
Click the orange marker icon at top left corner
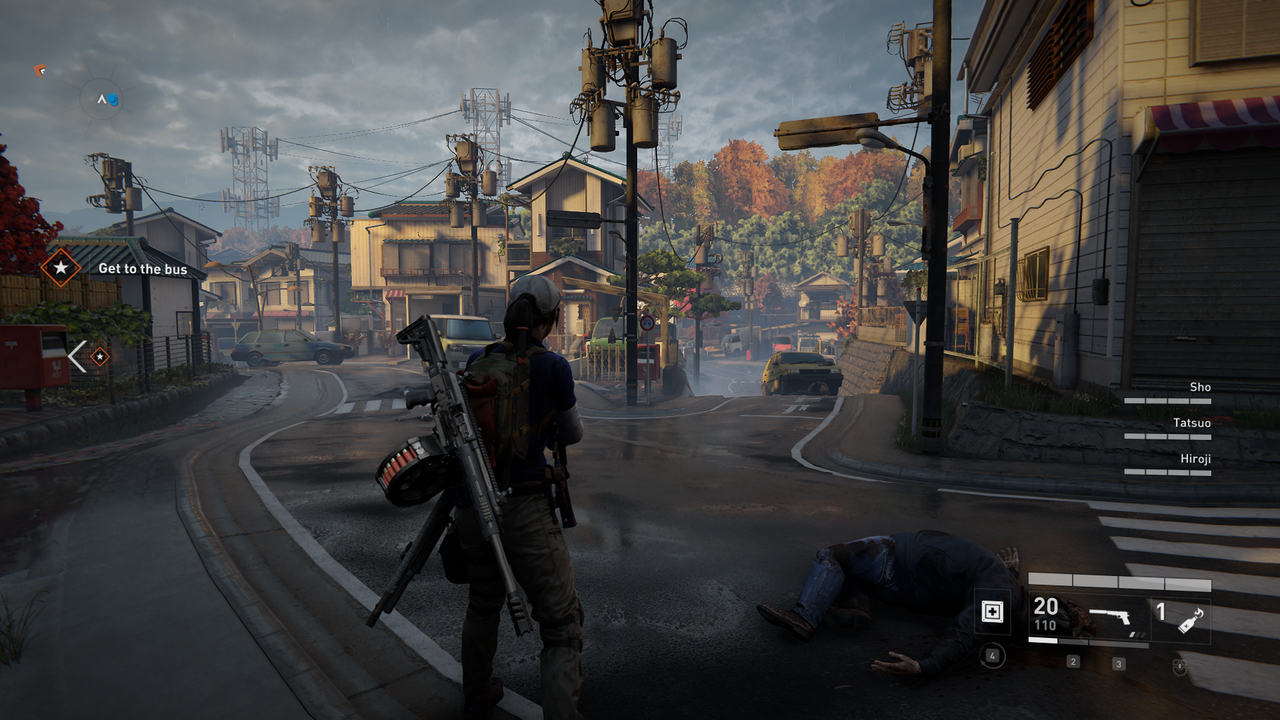click(x=40, y=70)
